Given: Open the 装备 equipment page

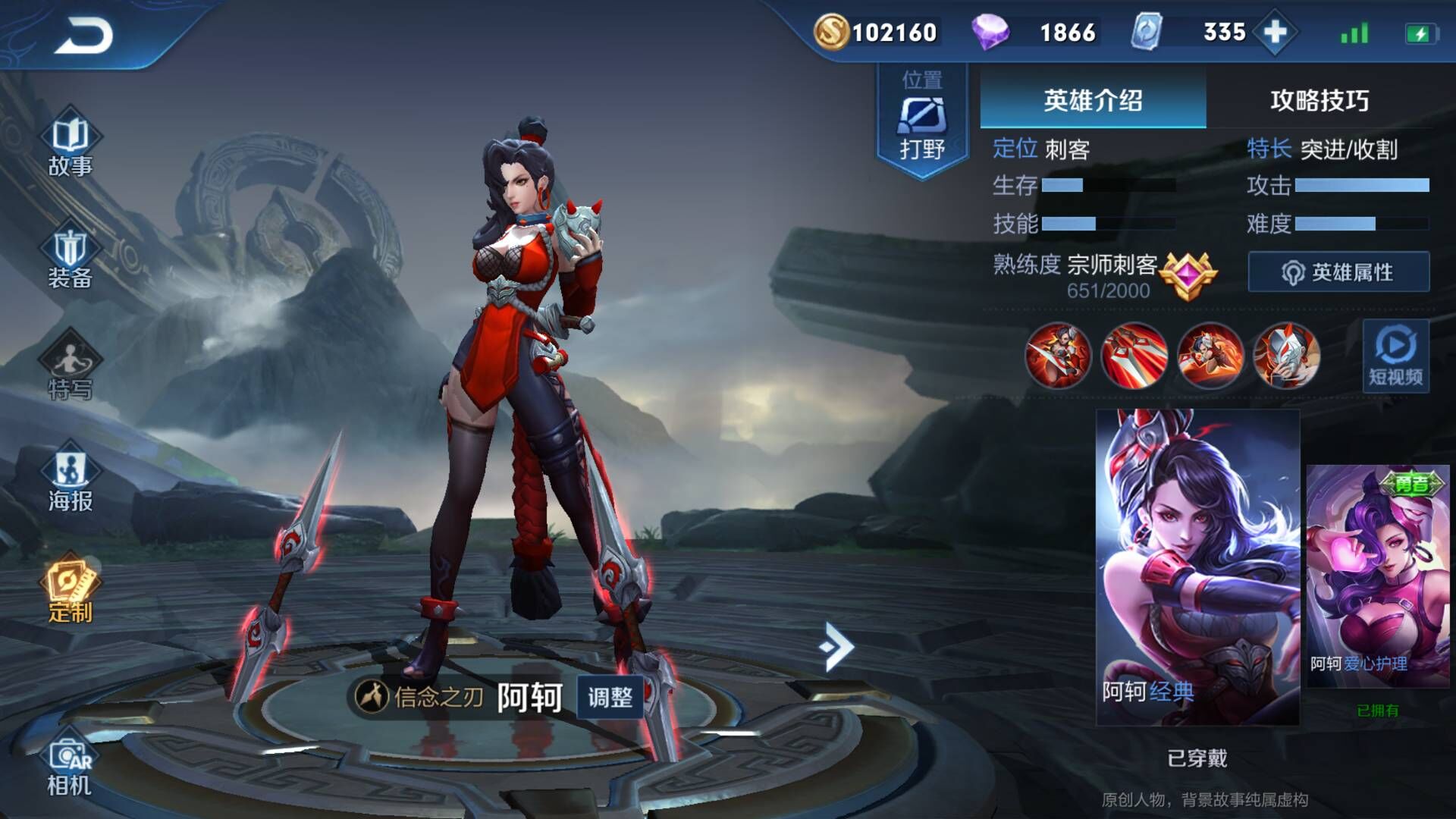Looking at the screenshot, I should tap(70, 258).
